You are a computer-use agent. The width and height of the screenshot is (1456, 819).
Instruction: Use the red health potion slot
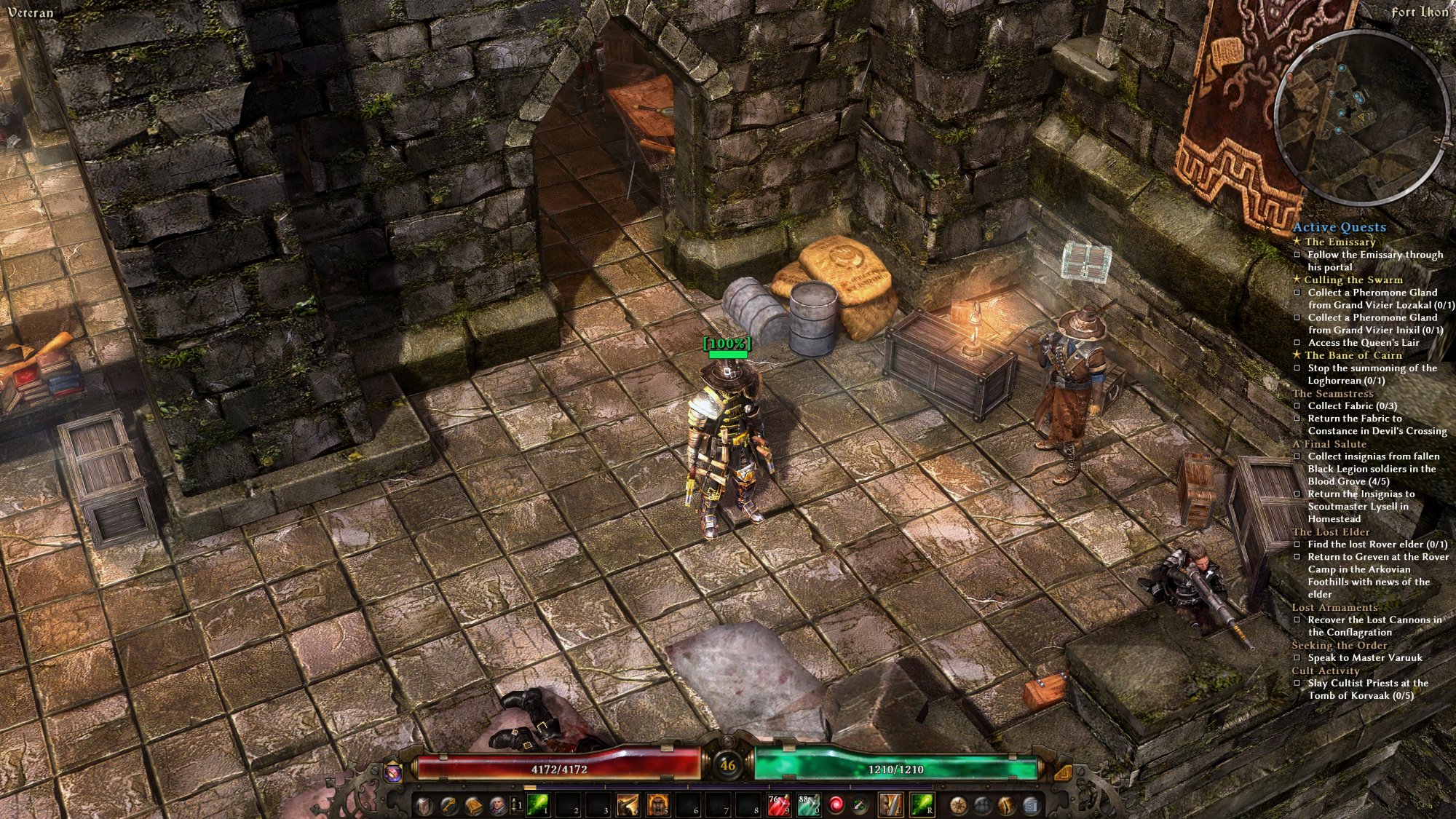point(778,804)
